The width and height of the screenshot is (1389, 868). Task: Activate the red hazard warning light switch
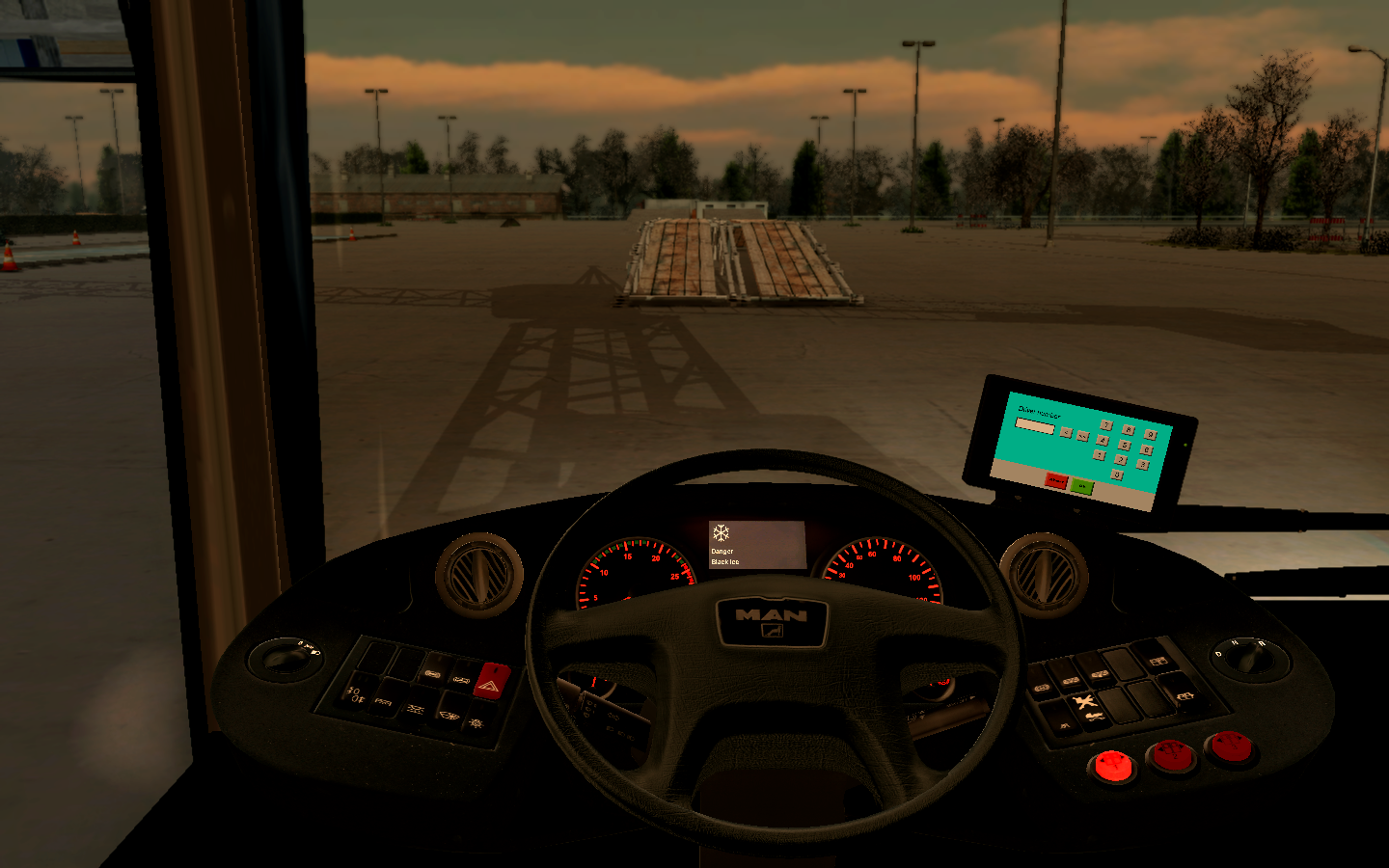[x=490, y=682]
